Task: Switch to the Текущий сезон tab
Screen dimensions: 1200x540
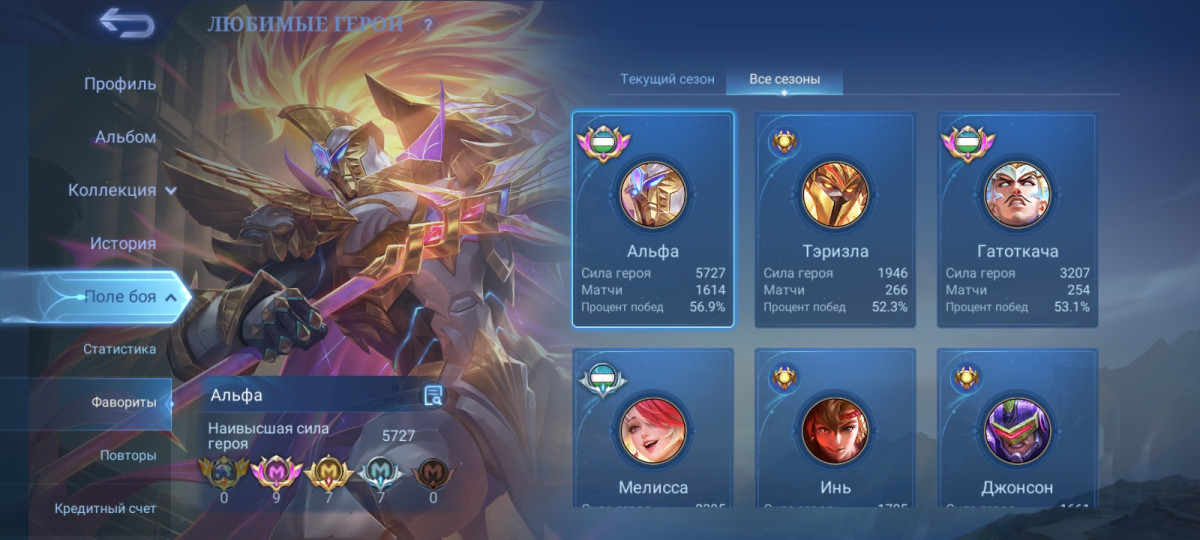Action: [x=667, y=79]
